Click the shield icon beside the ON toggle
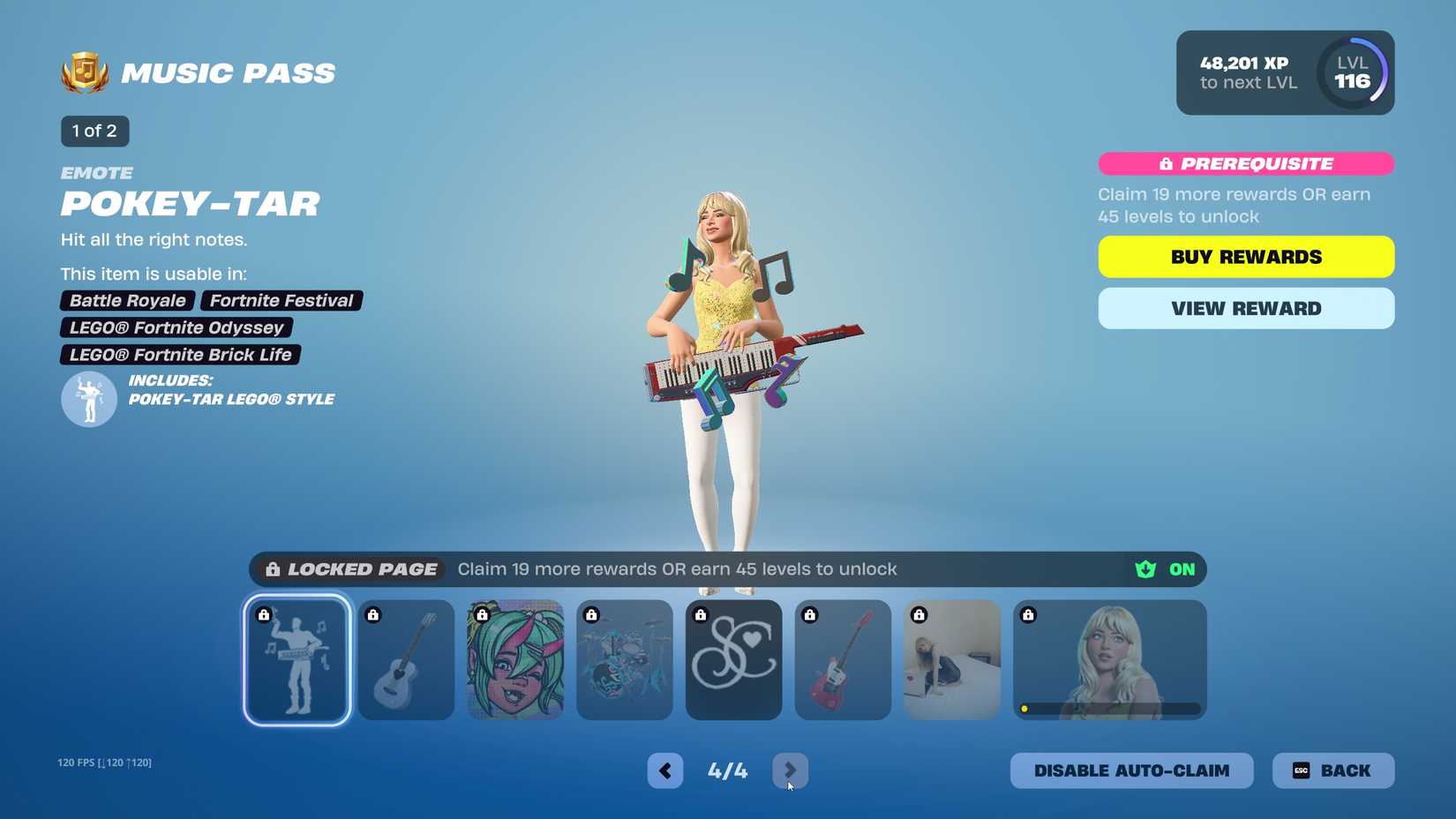 (x=1145, y=569)
